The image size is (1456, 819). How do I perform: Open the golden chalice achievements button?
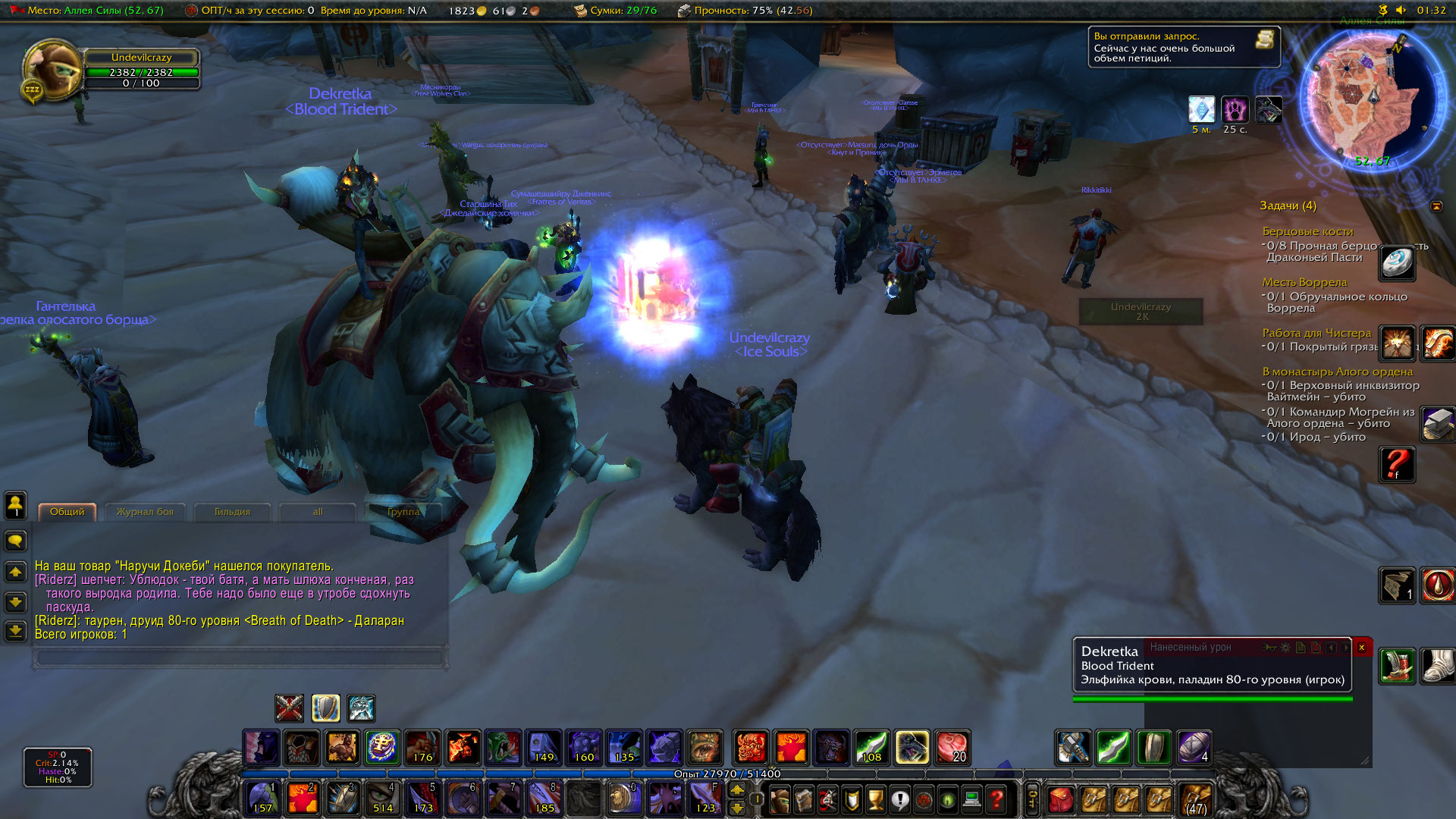876,799
